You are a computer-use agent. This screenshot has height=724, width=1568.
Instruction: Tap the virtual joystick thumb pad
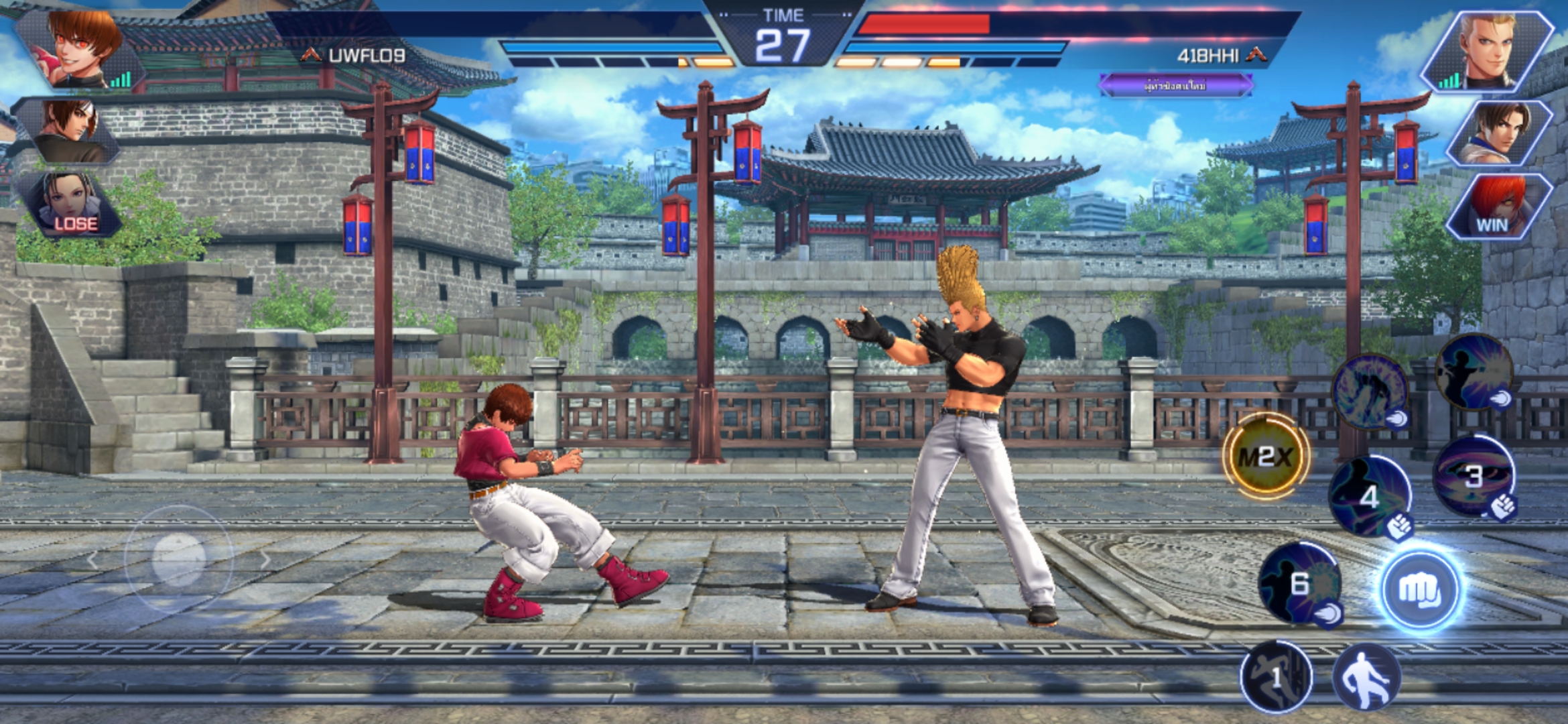click(178, 558)
